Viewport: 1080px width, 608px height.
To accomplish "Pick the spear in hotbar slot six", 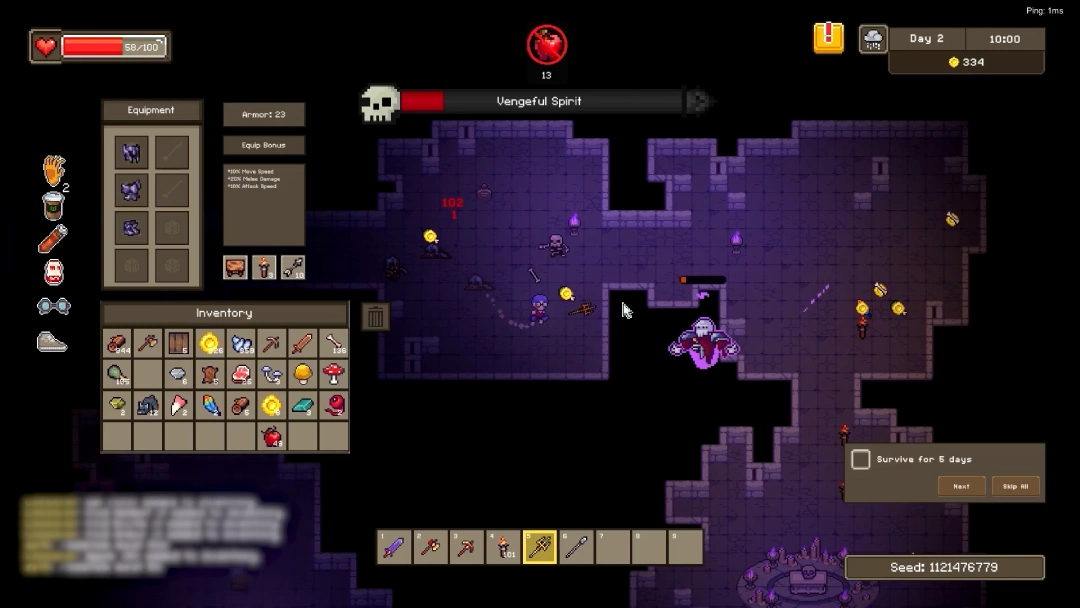I will 577,547.
